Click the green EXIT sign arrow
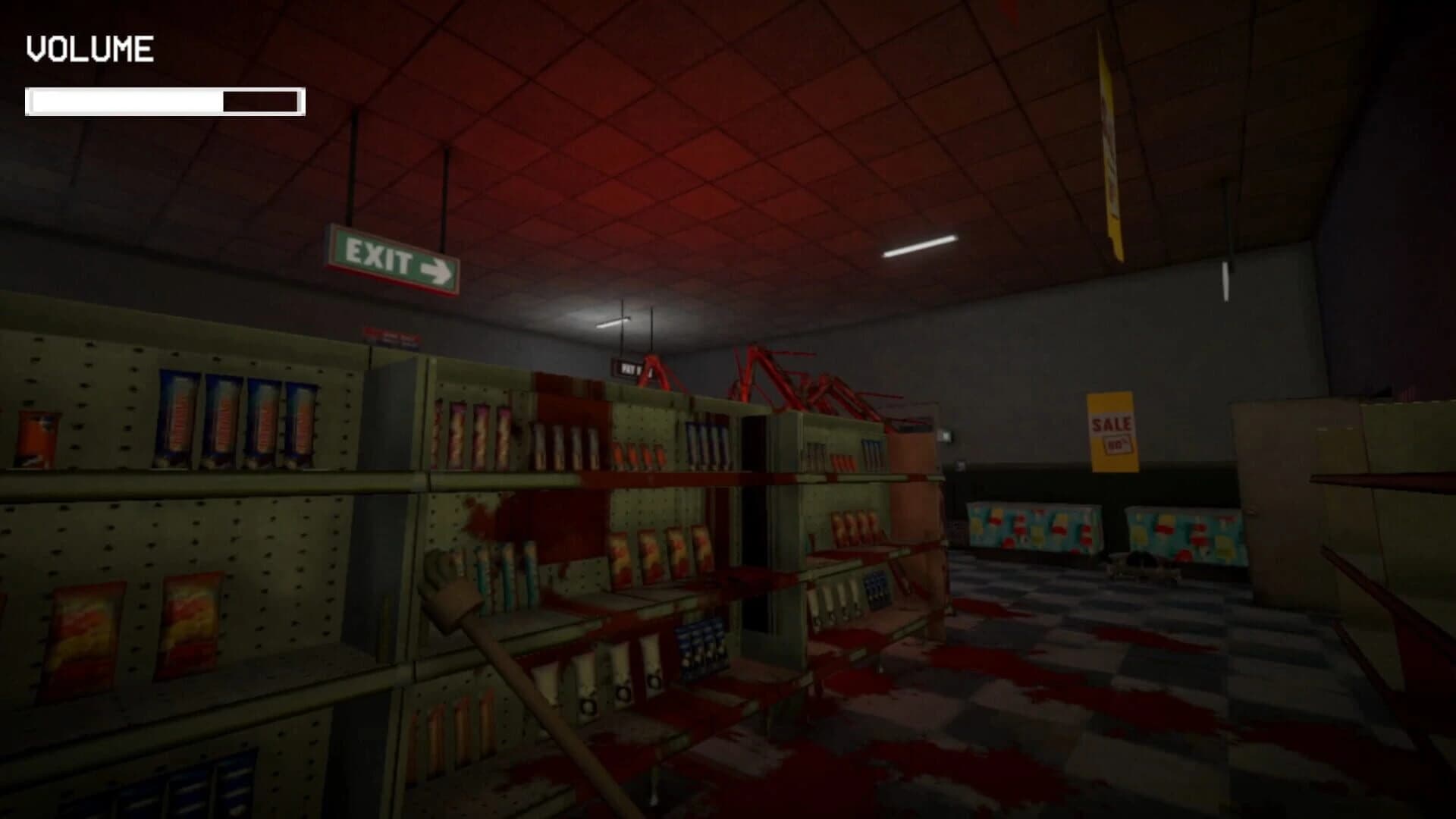 [438, 268]
